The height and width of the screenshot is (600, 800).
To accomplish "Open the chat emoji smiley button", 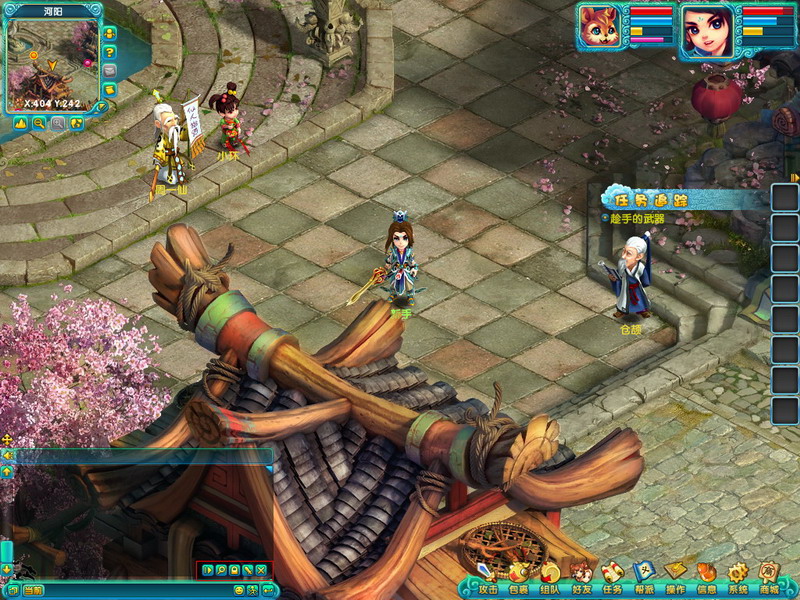I will pos(238,591).
